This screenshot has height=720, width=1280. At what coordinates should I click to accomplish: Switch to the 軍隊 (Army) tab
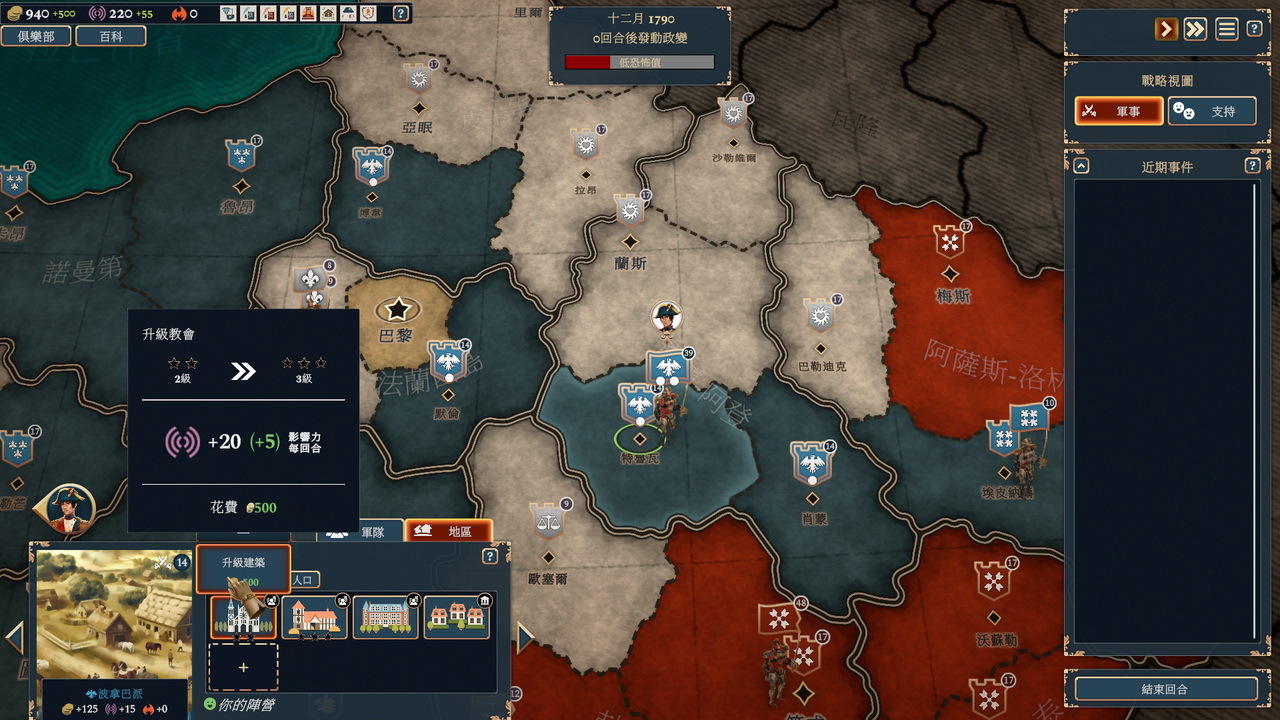[361, 531]
